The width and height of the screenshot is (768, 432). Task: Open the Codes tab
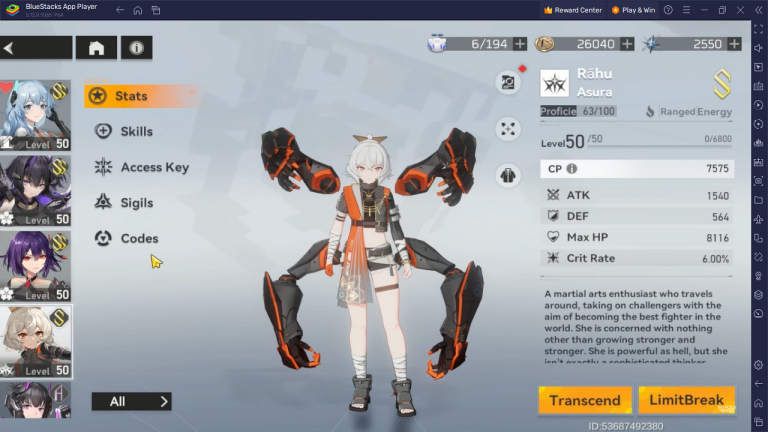click(139, 238)
